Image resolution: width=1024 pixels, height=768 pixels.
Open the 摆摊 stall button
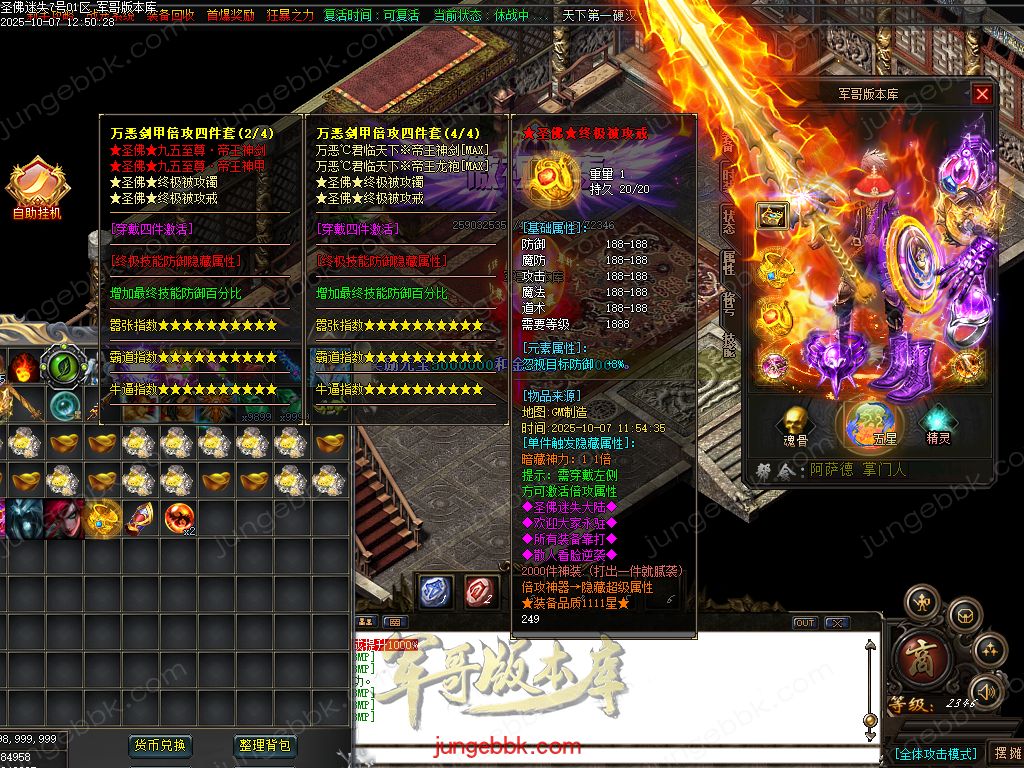click(1005, 753)
